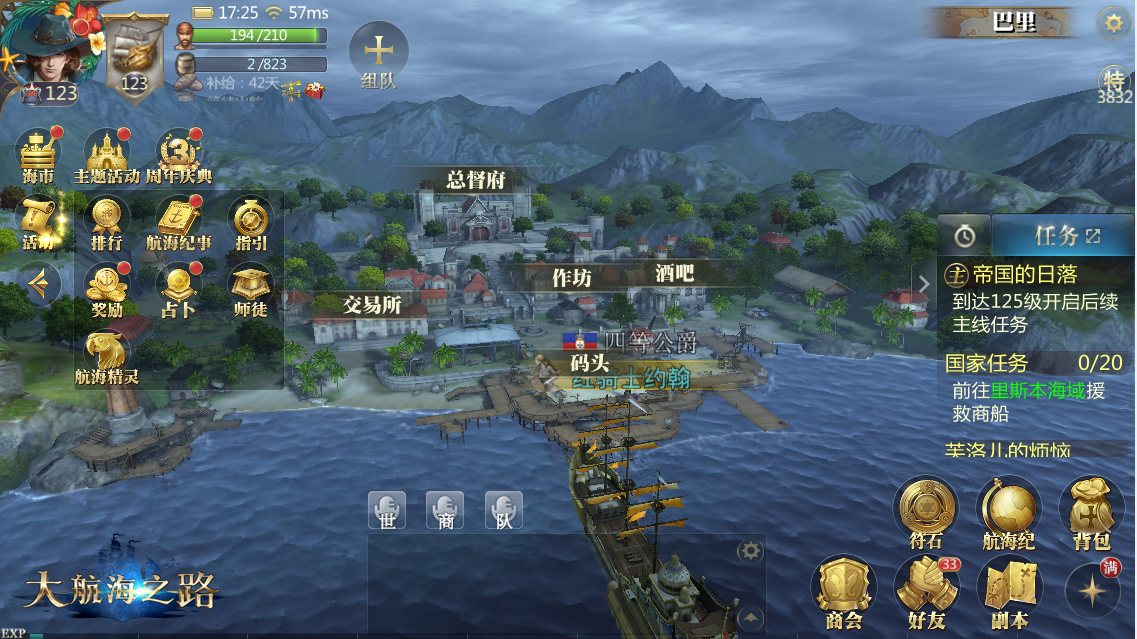This screenshot has width=1137, height=639.
Task: Visit the 酒吧 tavern
Action: 674,272
